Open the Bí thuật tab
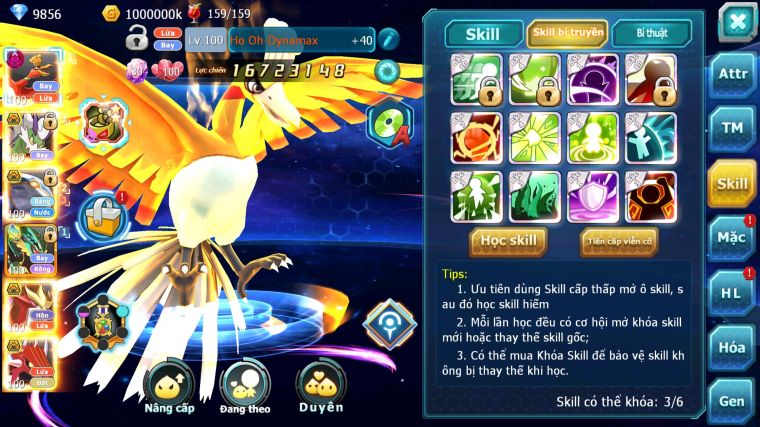This screenshot has width=760, height=427. [650, 33]
